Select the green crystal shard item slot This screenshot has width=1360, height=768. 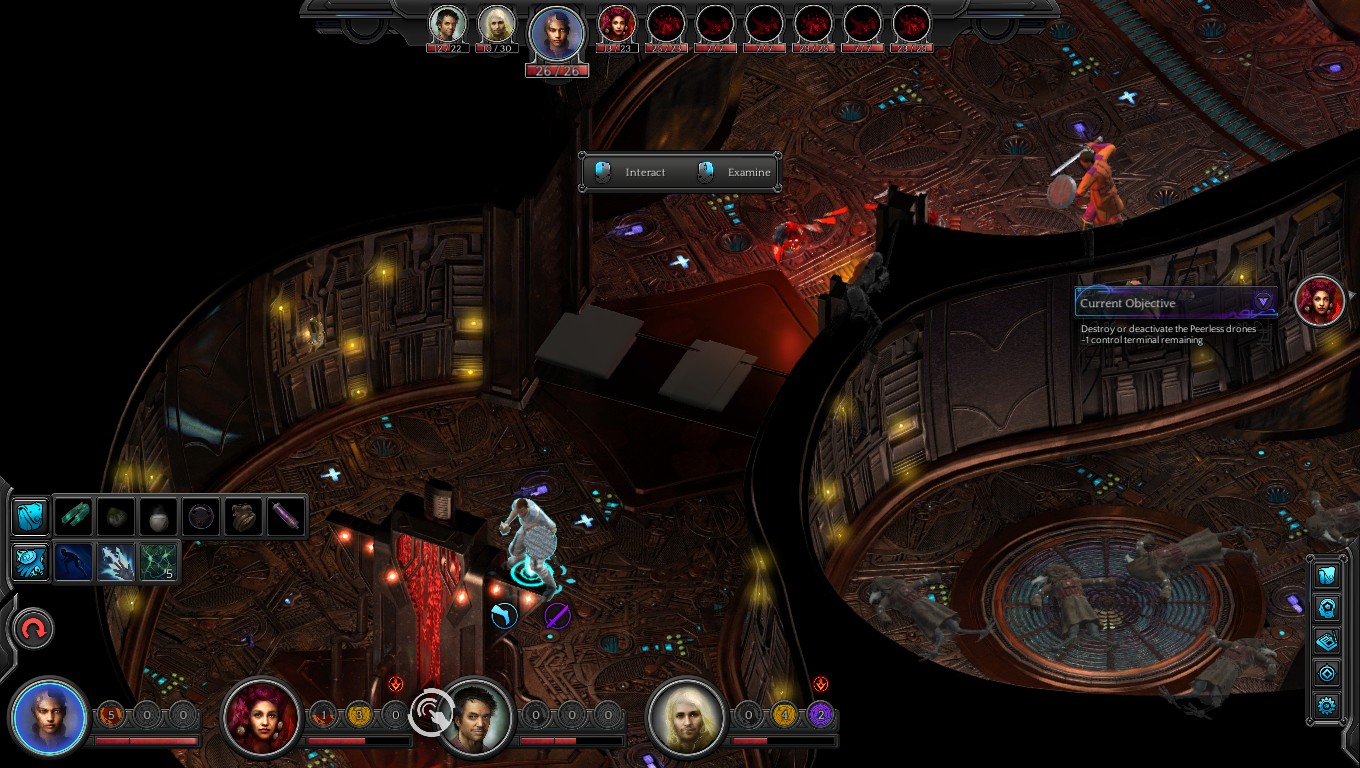point(75,516)
